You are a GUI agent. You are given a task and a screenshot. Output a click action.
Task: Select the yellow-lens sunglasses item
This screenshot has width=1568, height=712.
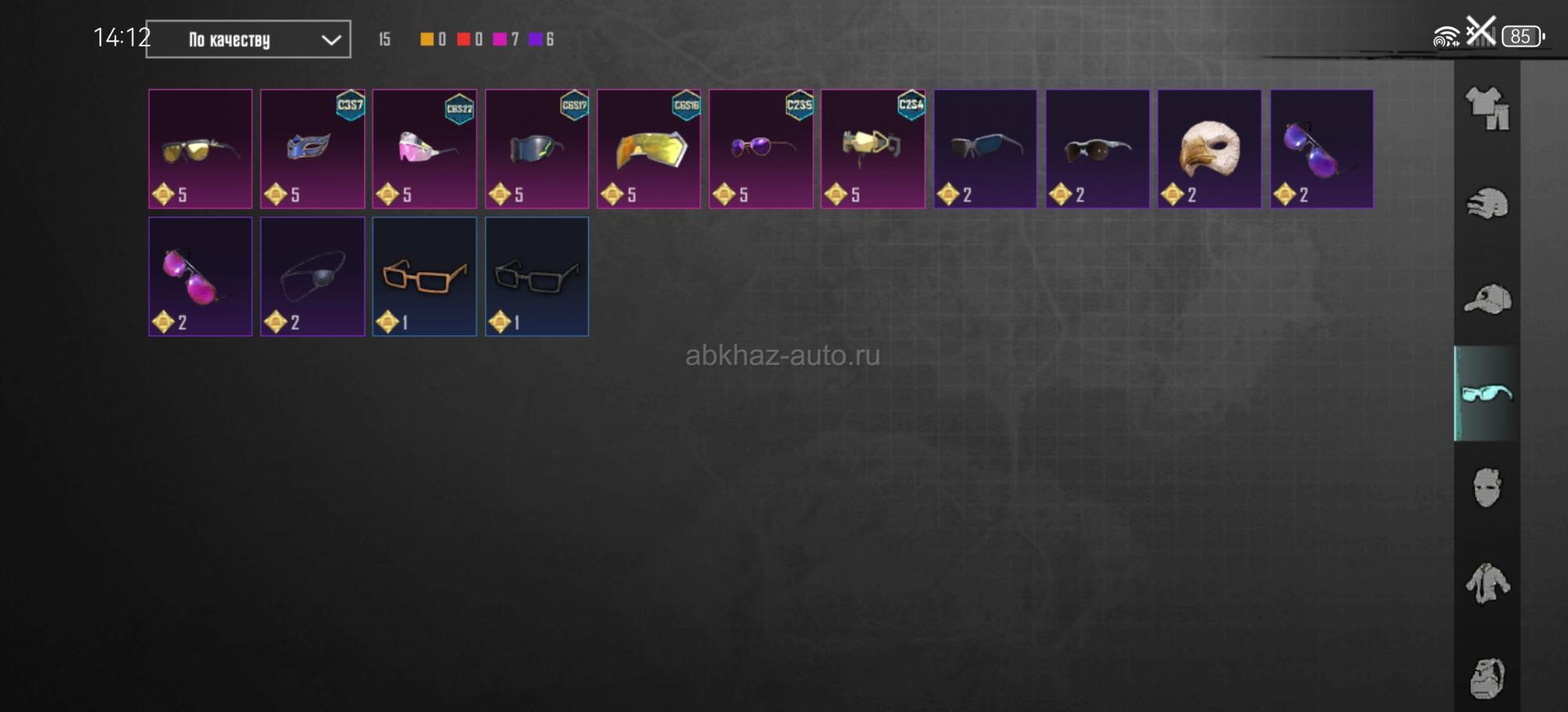click(200, 149)
